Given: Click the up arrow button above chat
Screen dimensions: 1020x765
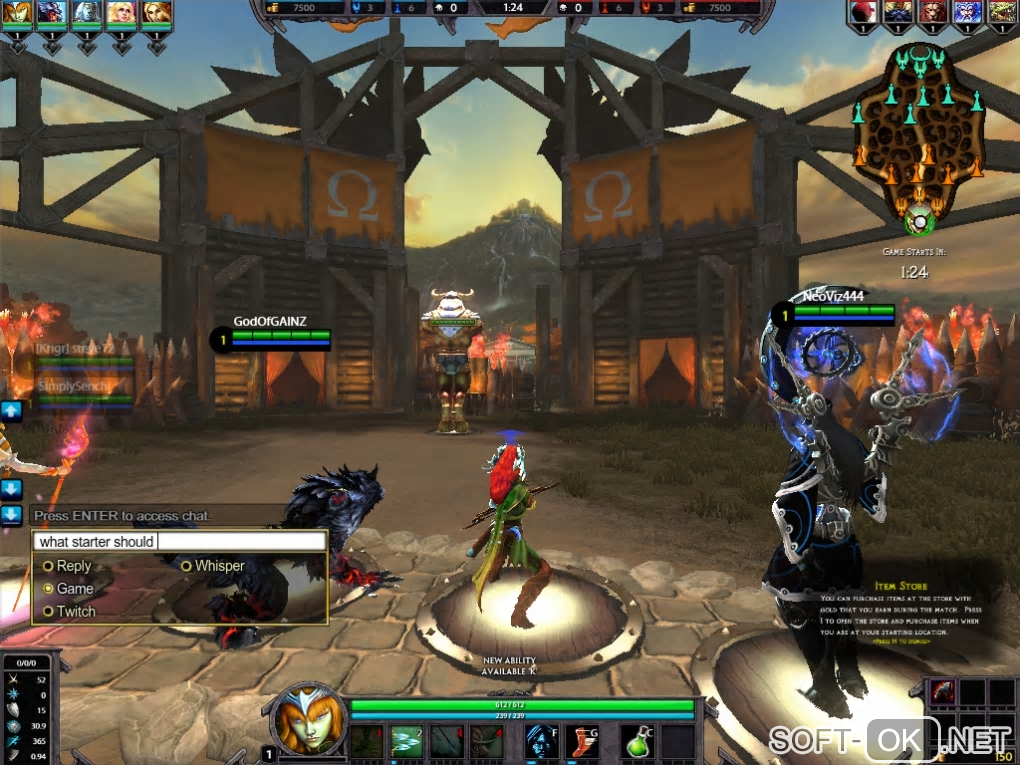Looking at the screenshot, I should click(11, 411).
